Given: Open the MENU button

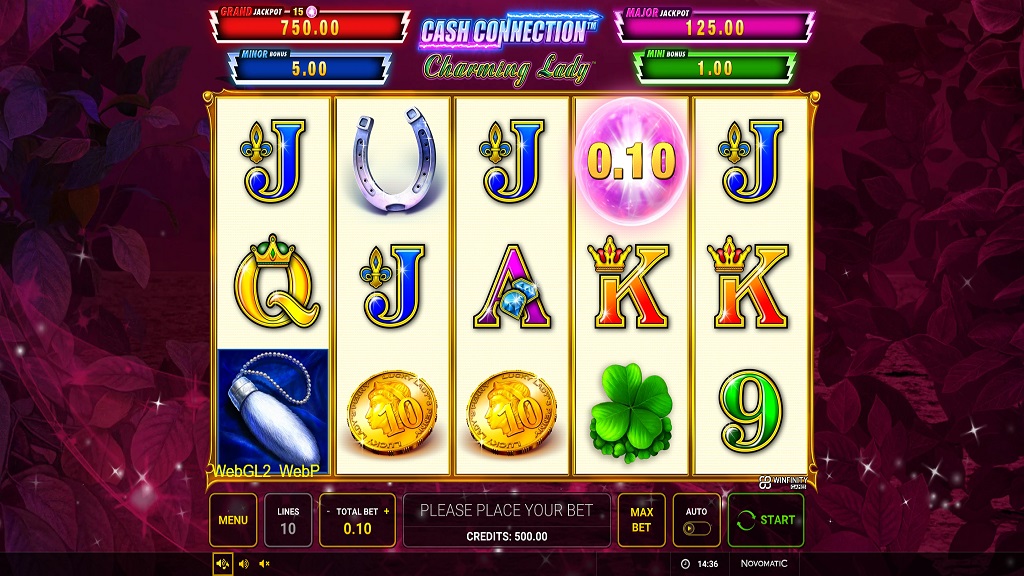Looking at the screenshot, I should click(233, 520).
